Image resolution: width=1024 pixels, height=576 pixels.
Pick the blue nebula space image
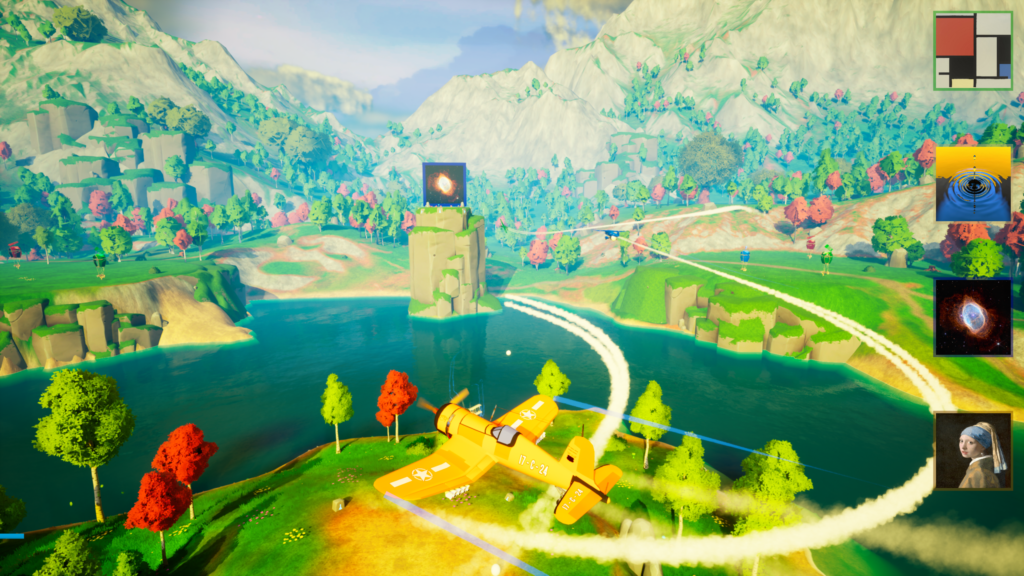(x=973, y=317)
